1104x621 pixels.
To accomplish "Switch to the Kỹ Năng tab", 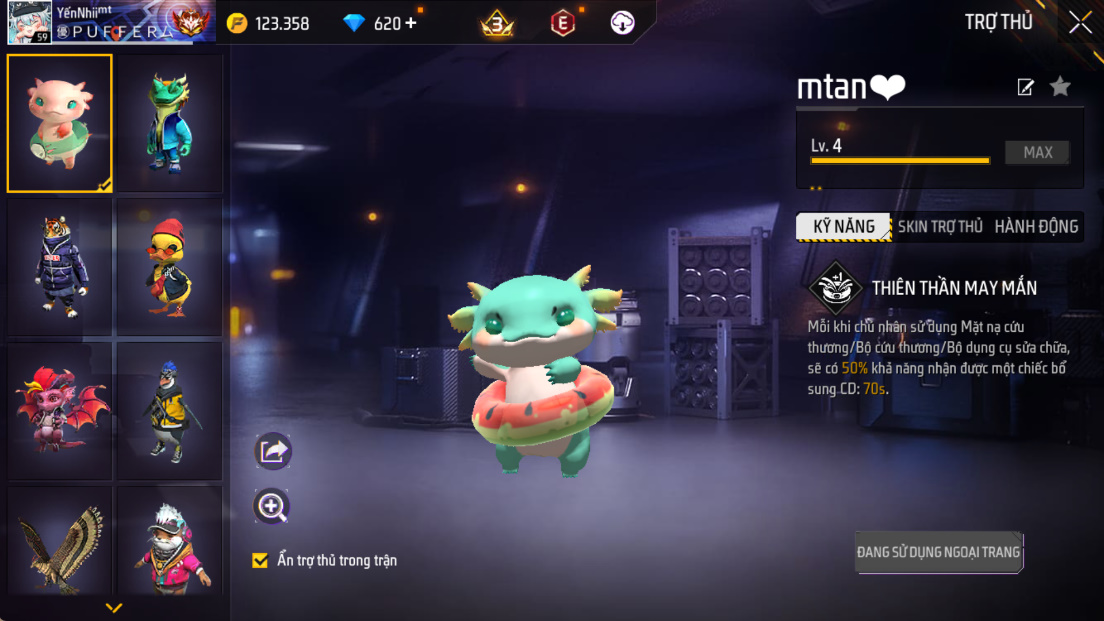I will click(x=843, y=227).
